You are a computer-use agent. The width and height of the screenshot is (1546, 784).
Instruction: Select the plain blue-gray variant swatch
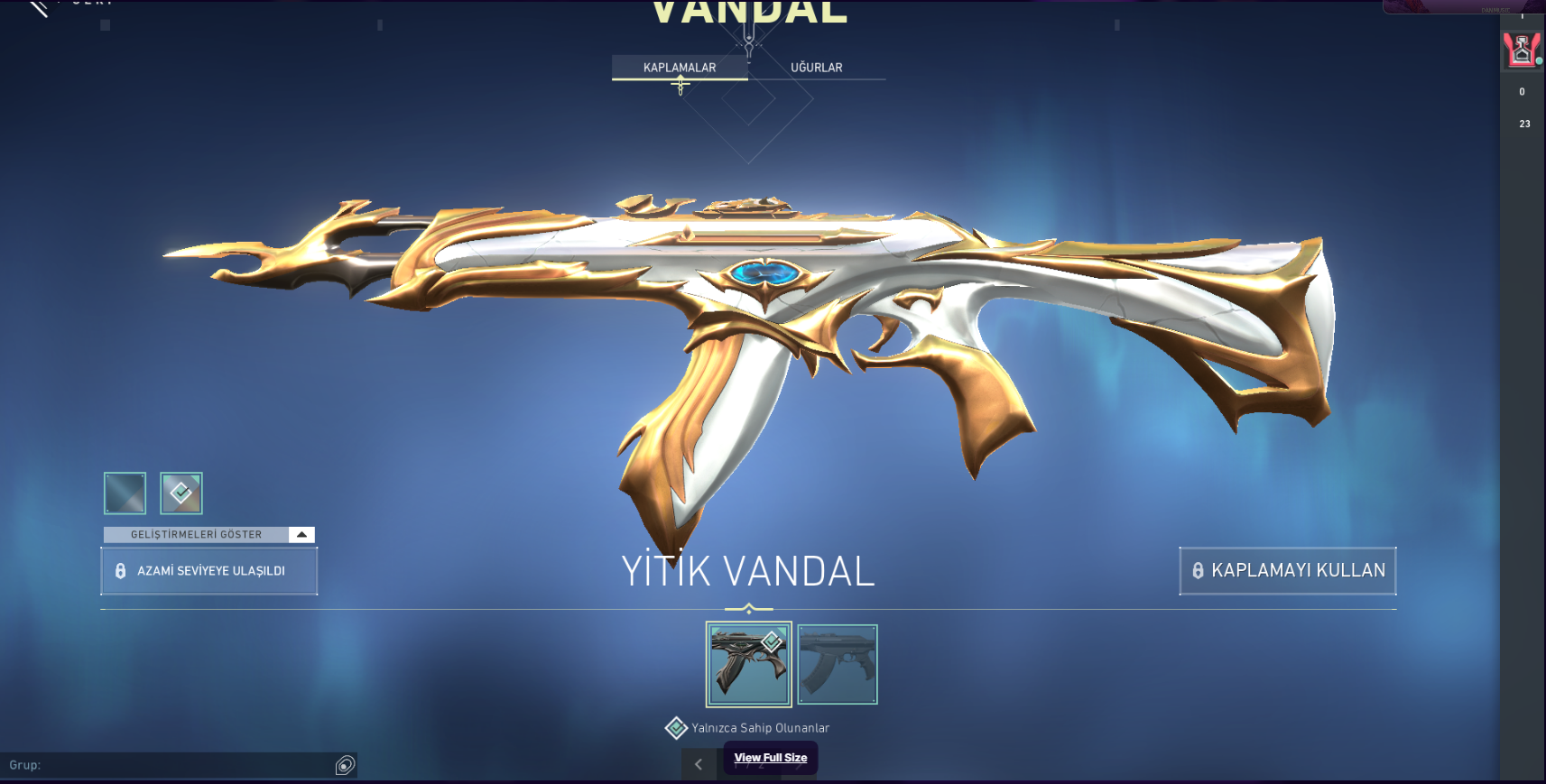pos(124,493)
